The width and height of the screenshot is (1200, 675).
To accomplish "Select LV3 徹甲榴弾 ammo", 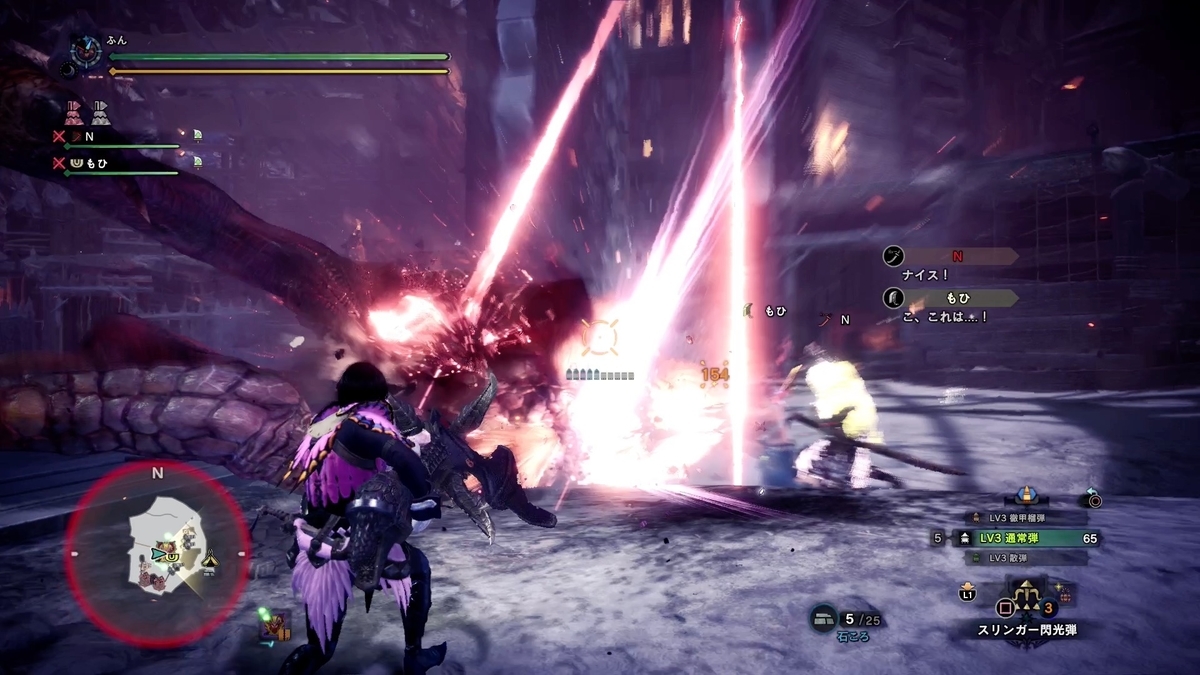I will click(1019, 517).
